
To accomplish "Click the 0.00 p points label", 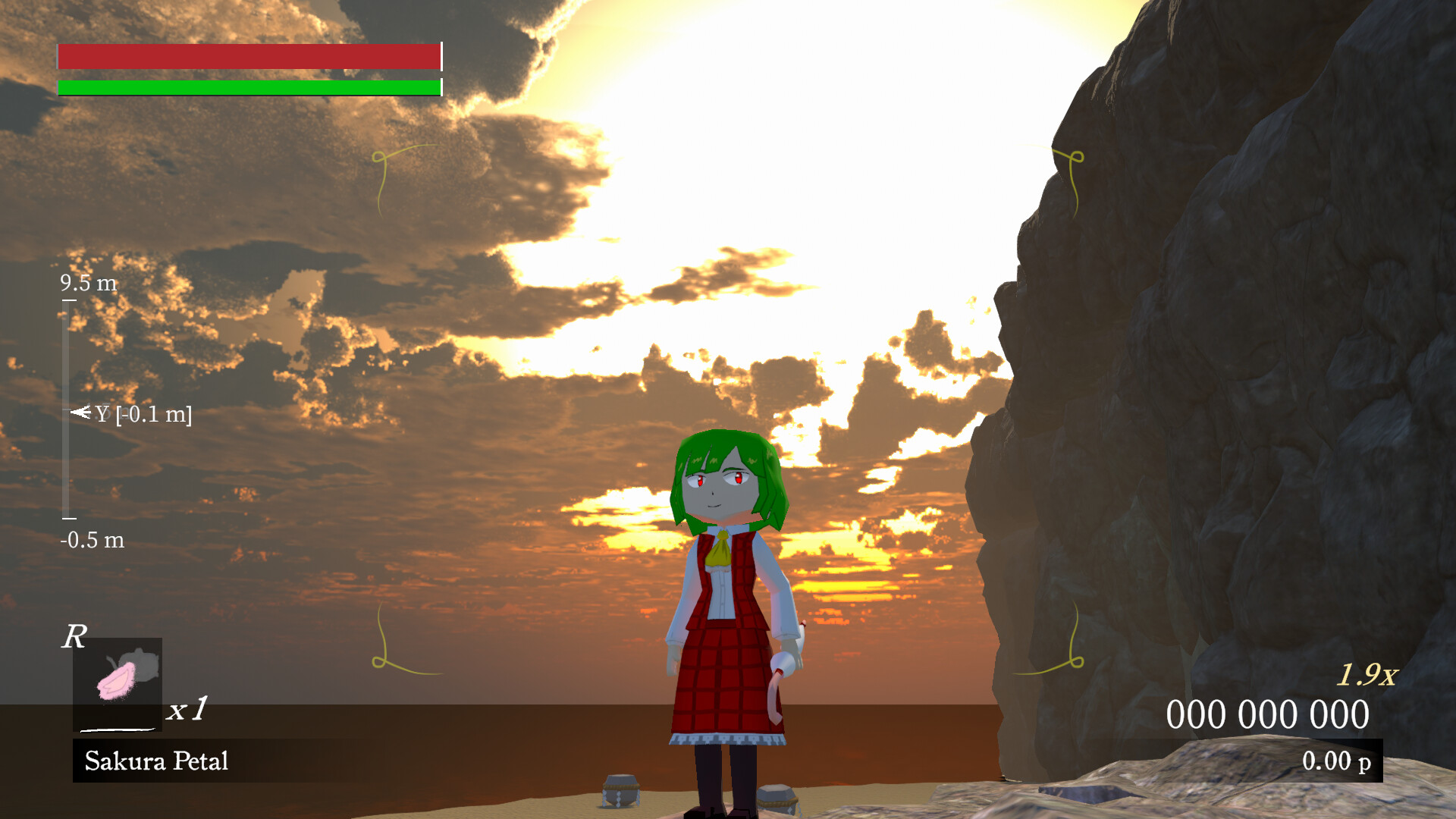I will pos(1339,763).
